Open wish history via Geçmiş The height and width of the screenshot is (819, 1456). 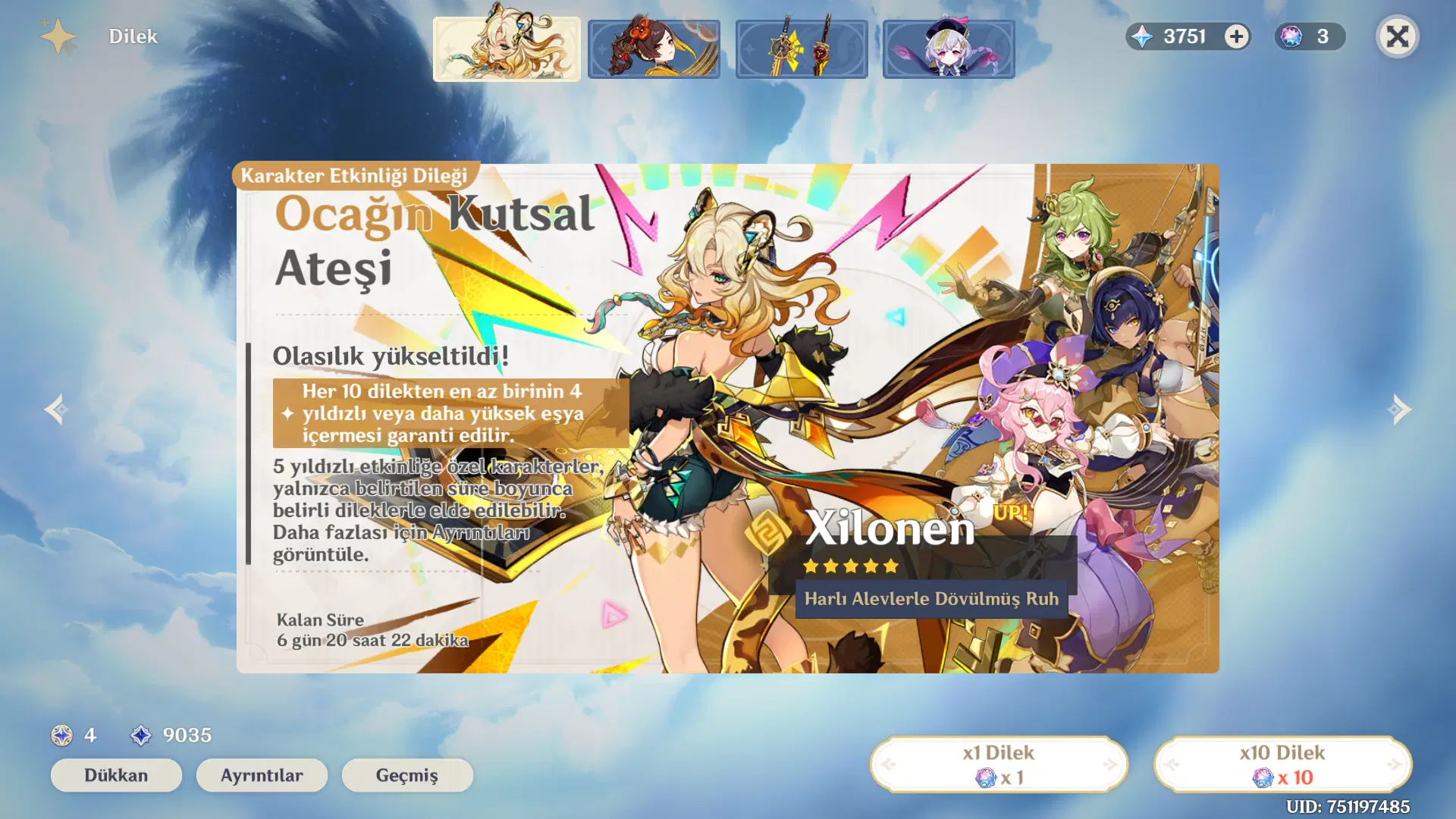click(407, 775)
